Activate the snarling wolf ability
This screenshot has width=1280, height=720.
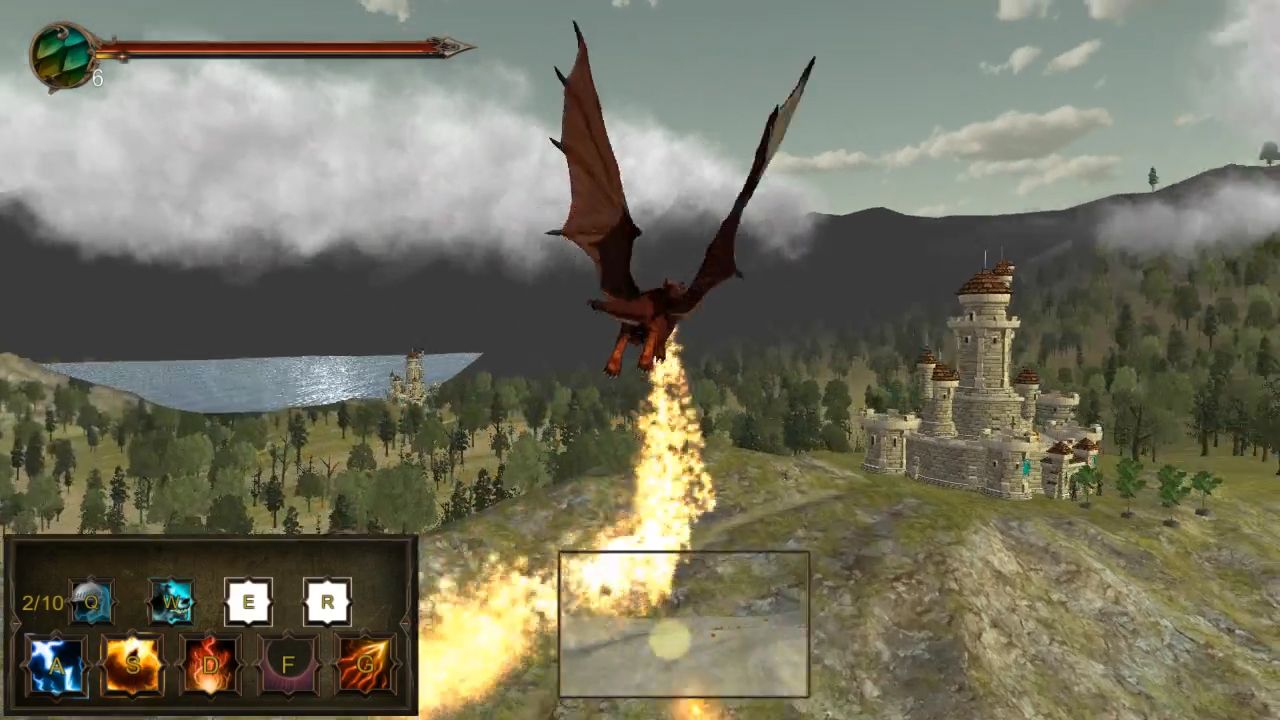tap(172, 602)
